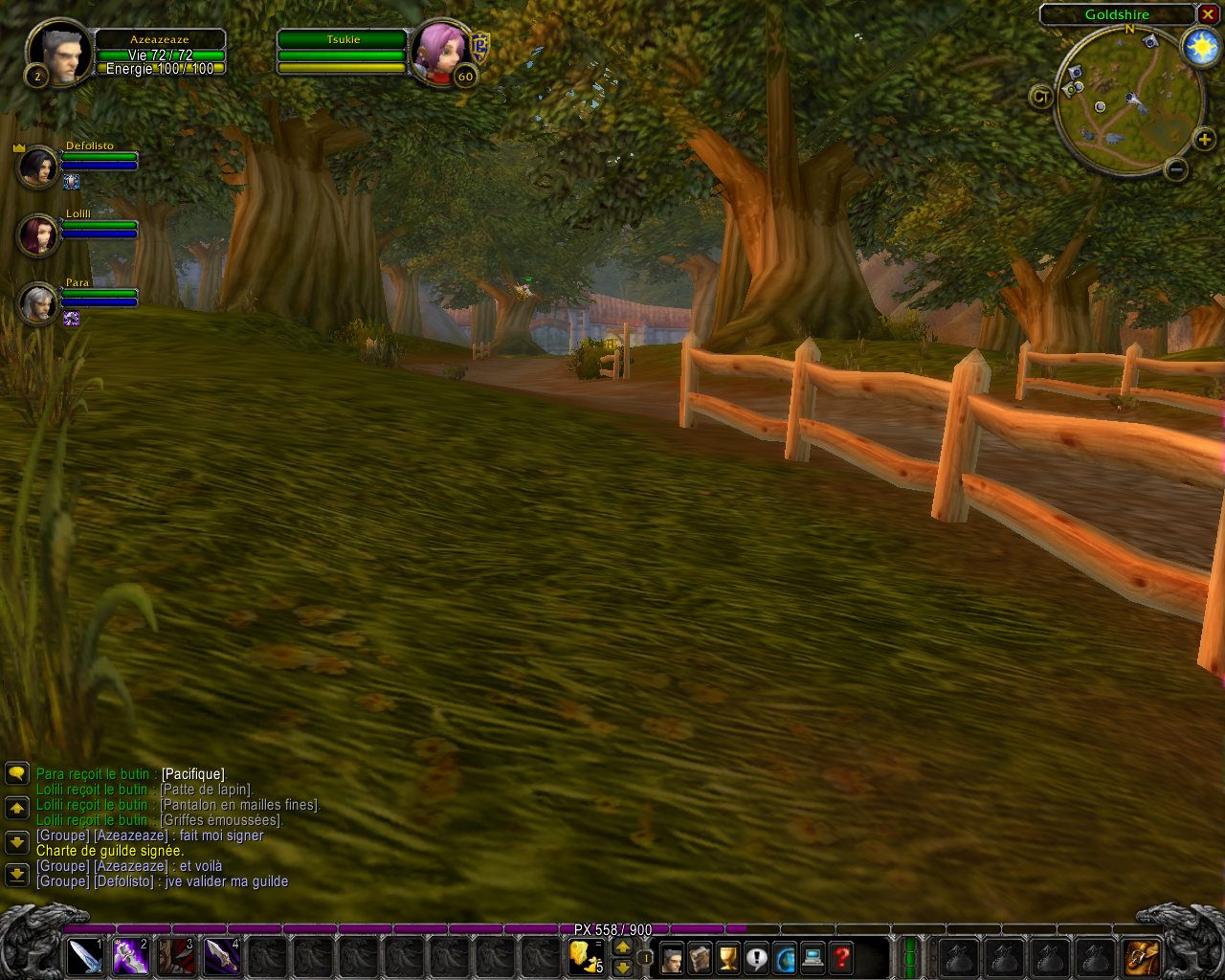Viewport: 1225px width, 980px height.
Task: Click the sun day-night indicator
Action: [1200, 48]
